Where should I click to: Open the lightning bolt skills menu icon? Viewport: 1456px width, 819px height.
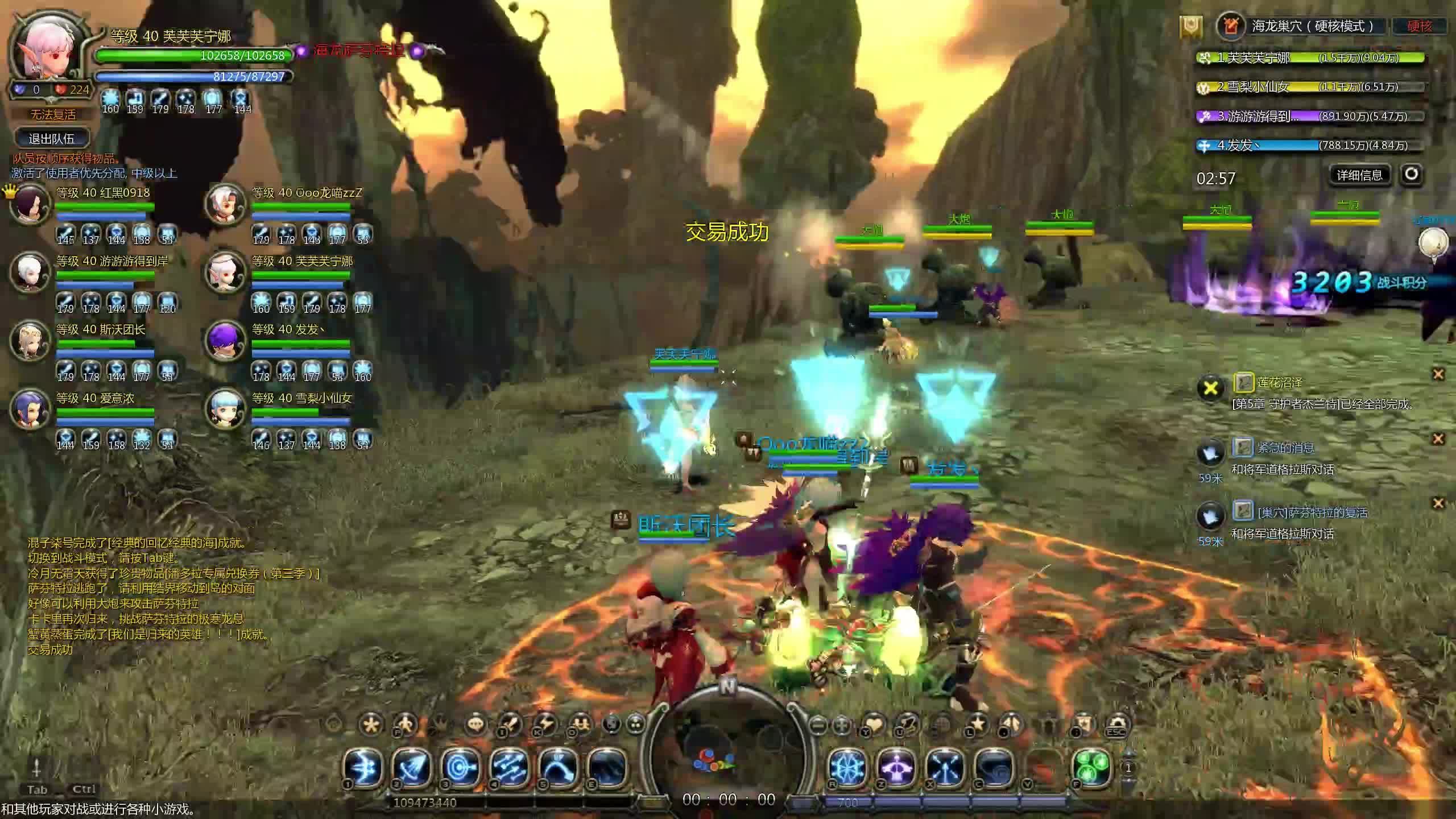pos(545,725)
